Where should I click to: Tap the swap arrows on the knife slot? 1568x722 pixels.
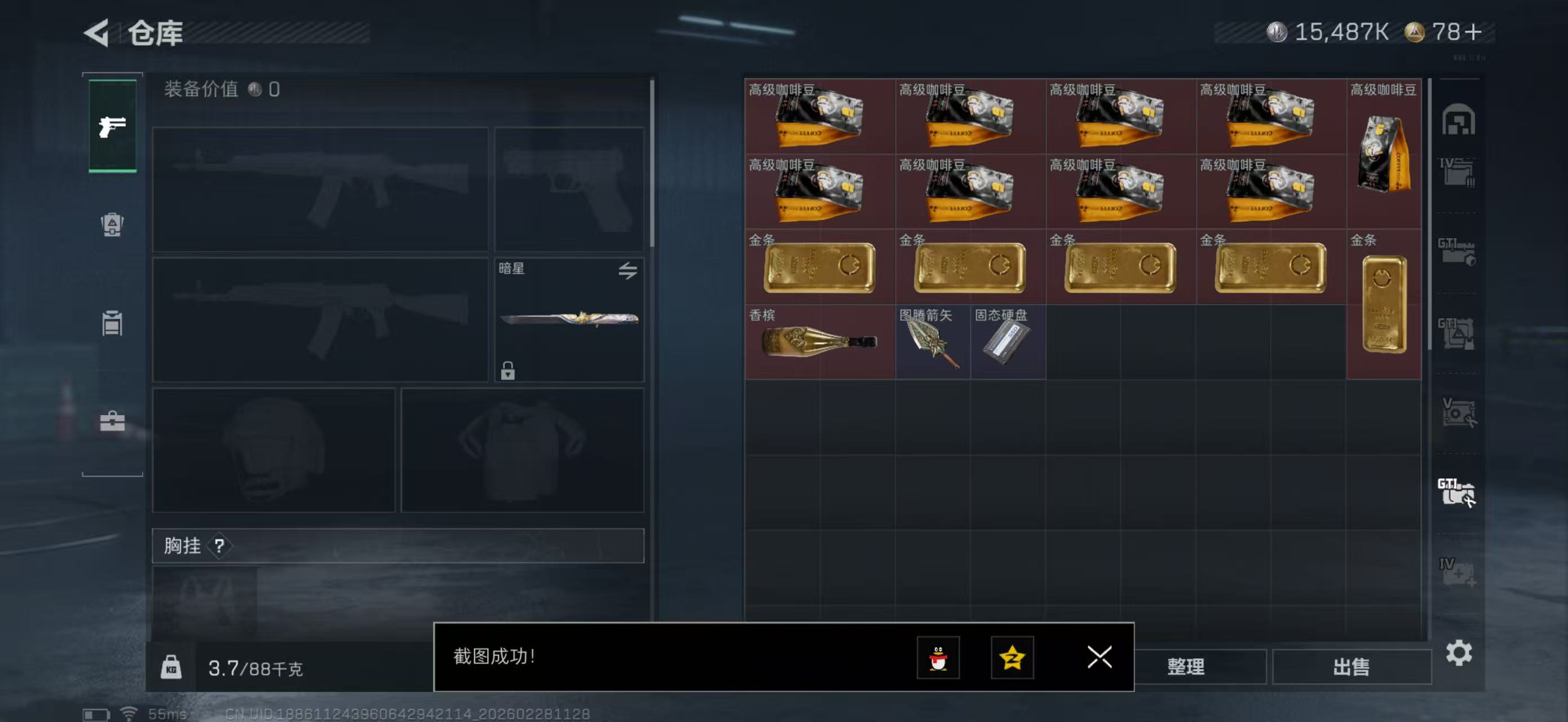[628, 270]
